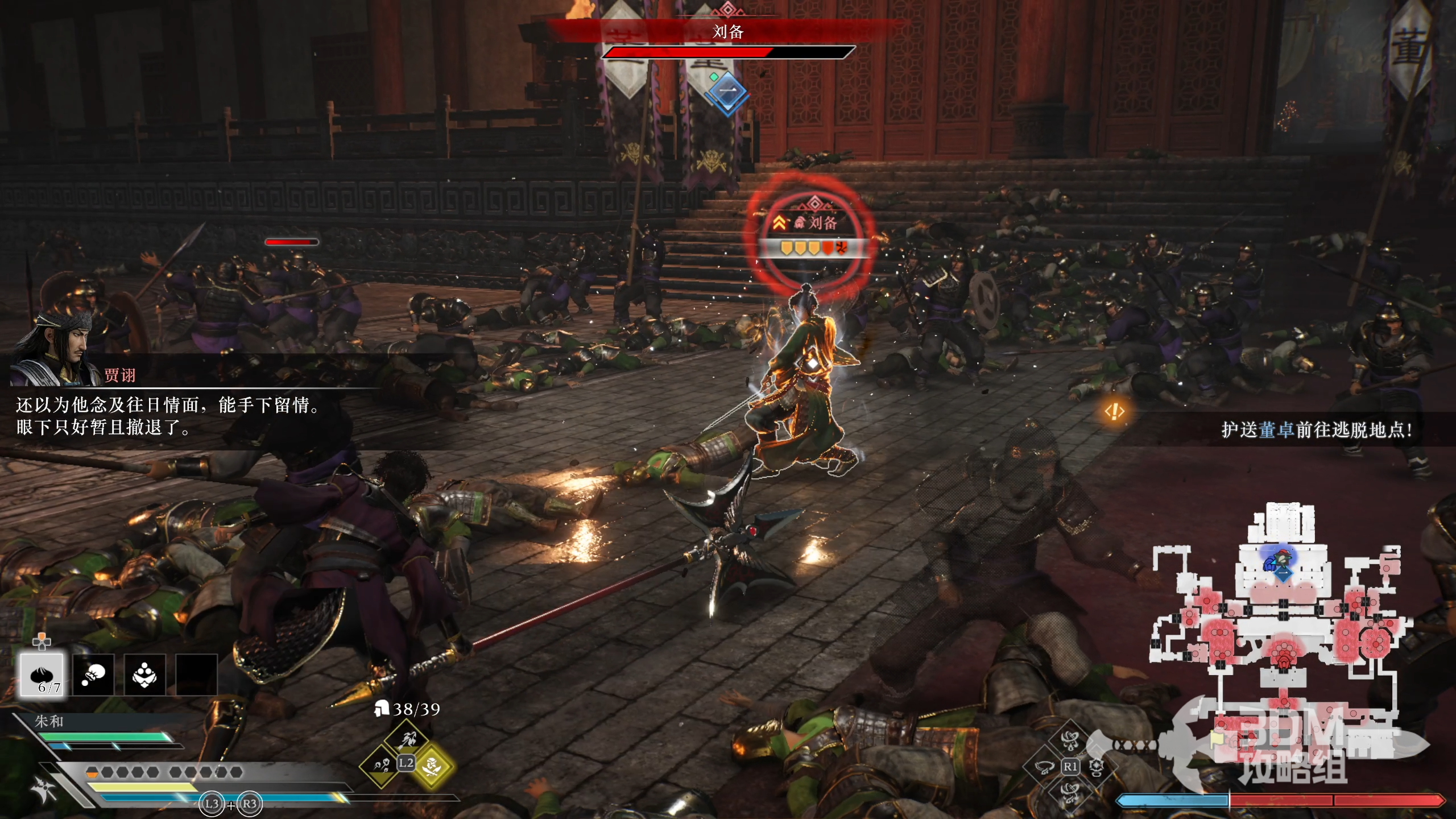This screenshot has height=819, width=1456.
Task: Activate the glowing yellow crossed-swords battle art
Action: tap(432, 766)
